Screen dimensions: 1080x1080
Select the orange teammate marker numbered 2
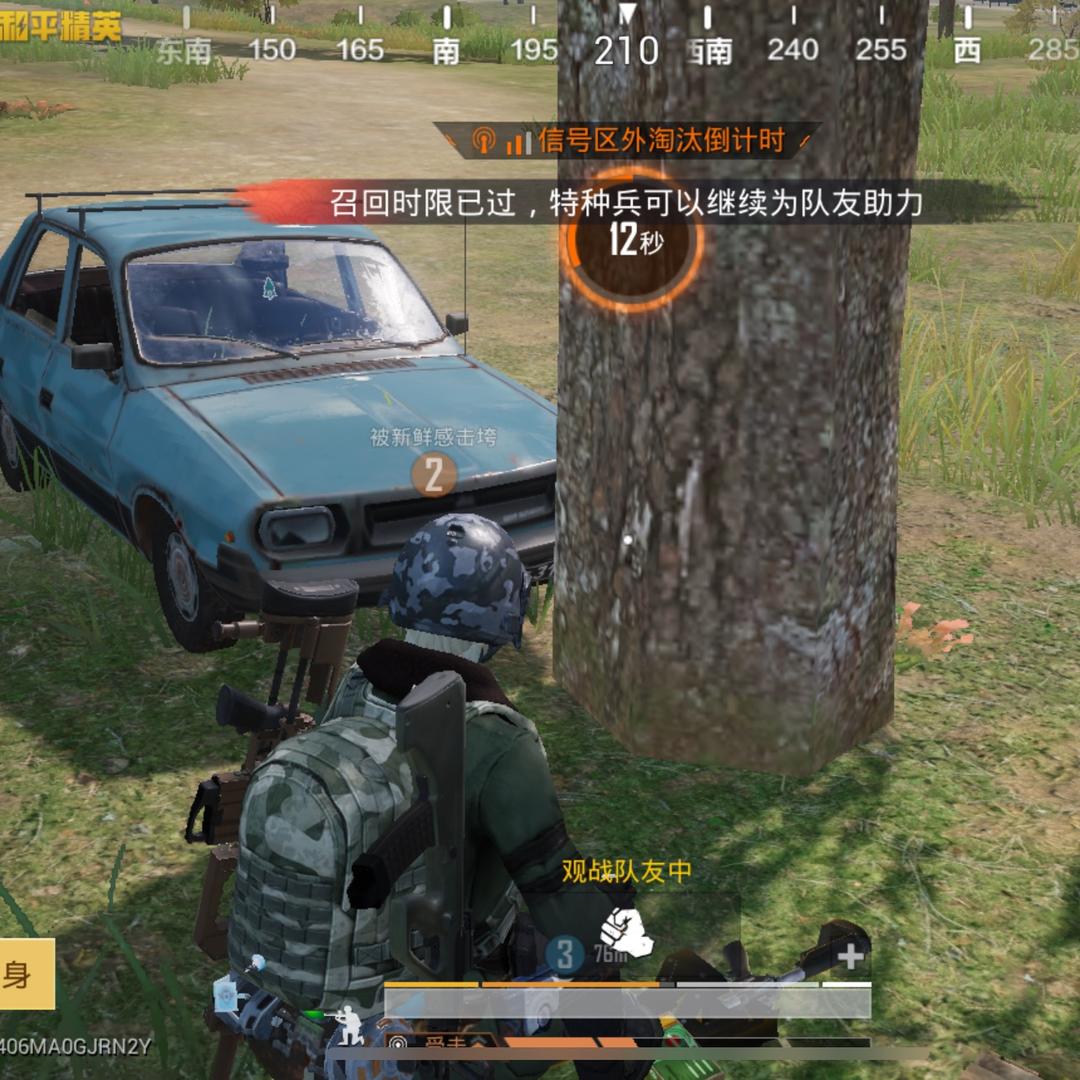(434, 475)
